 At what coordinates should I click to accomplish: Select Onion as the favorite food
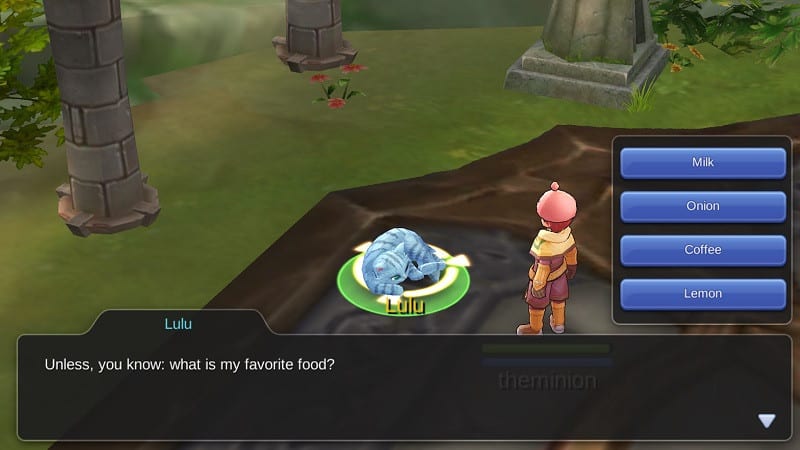(x=703, y=206)
